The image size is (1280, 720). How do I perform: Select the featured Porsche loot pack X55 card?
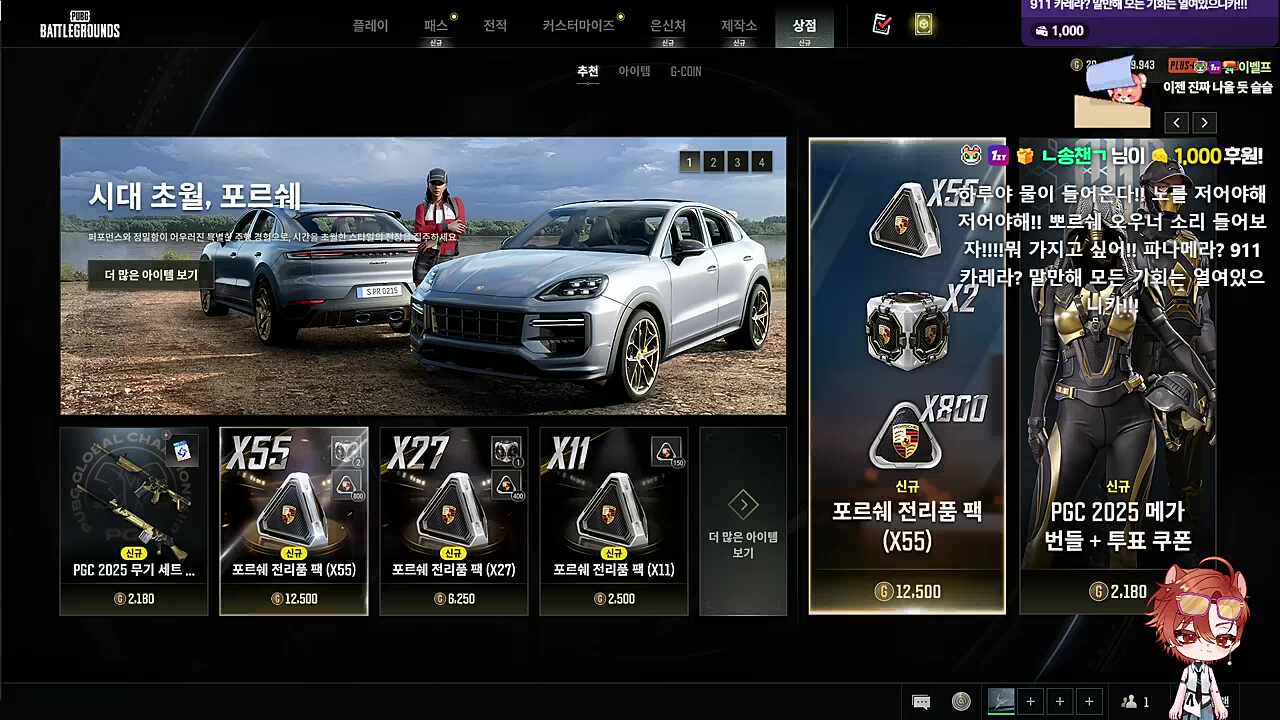(907, 375)
